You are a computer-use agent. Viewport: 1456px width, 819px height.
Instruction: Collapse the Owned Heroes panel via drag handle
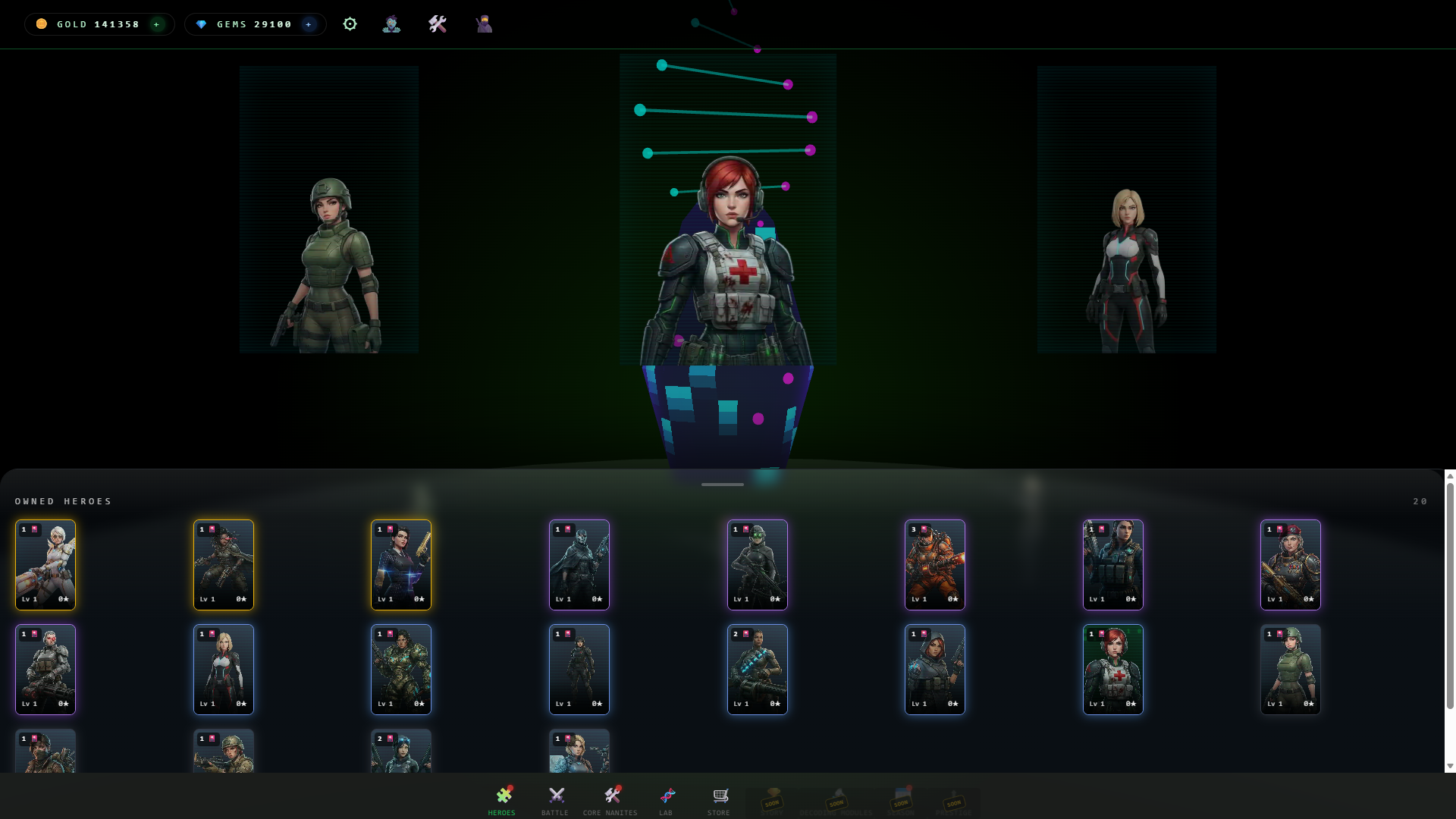pos(722,484)
